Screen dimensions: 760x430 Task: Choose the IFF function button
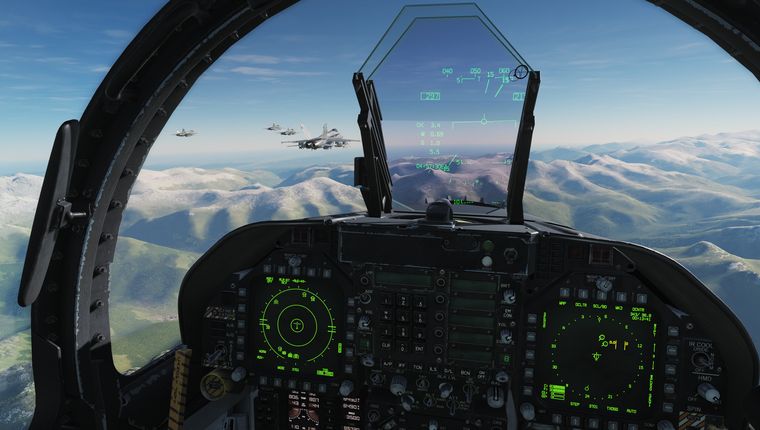402,367
